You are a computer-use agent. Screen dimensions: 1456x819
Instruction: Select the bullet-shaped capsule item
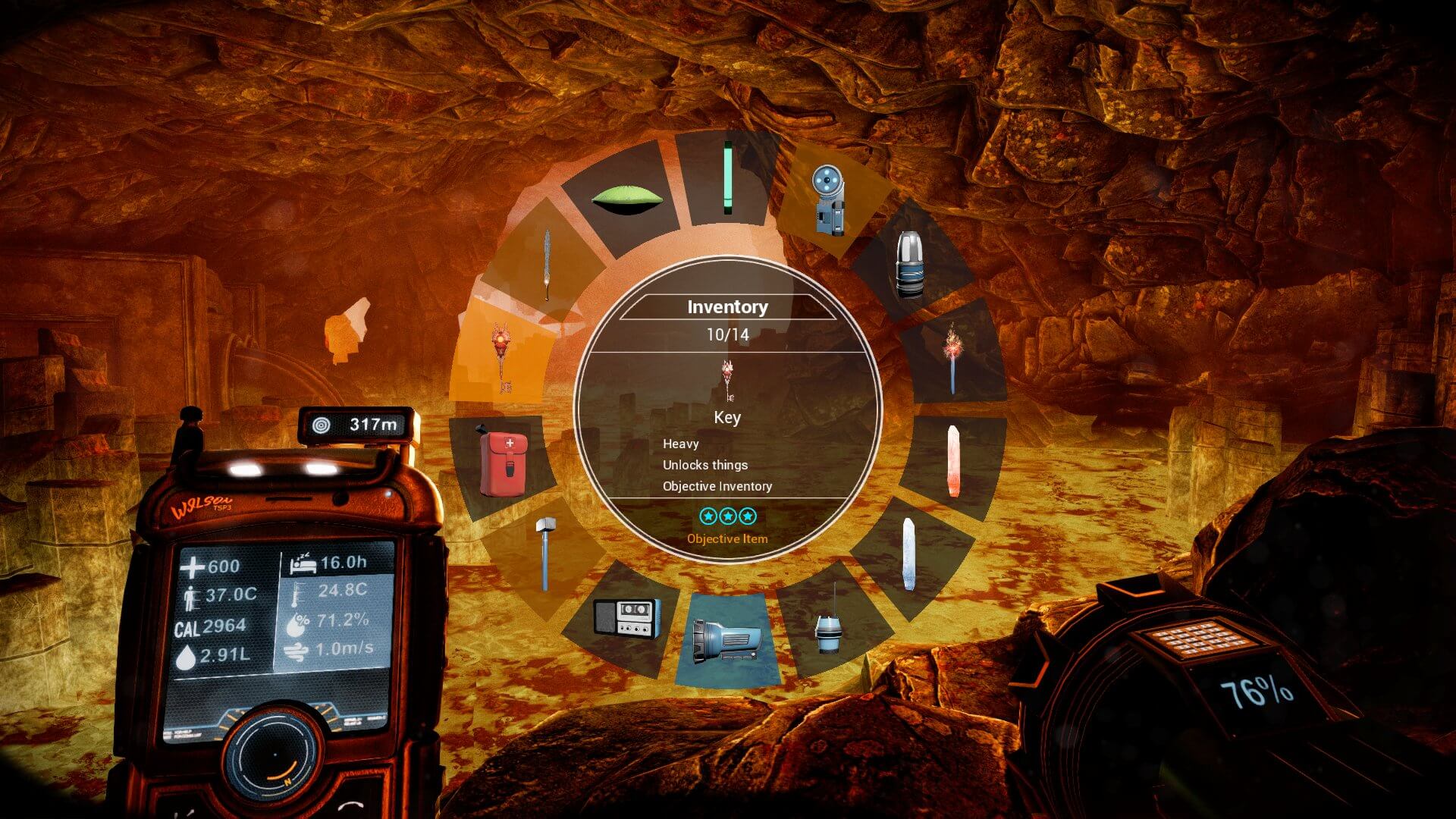[910, 262]
